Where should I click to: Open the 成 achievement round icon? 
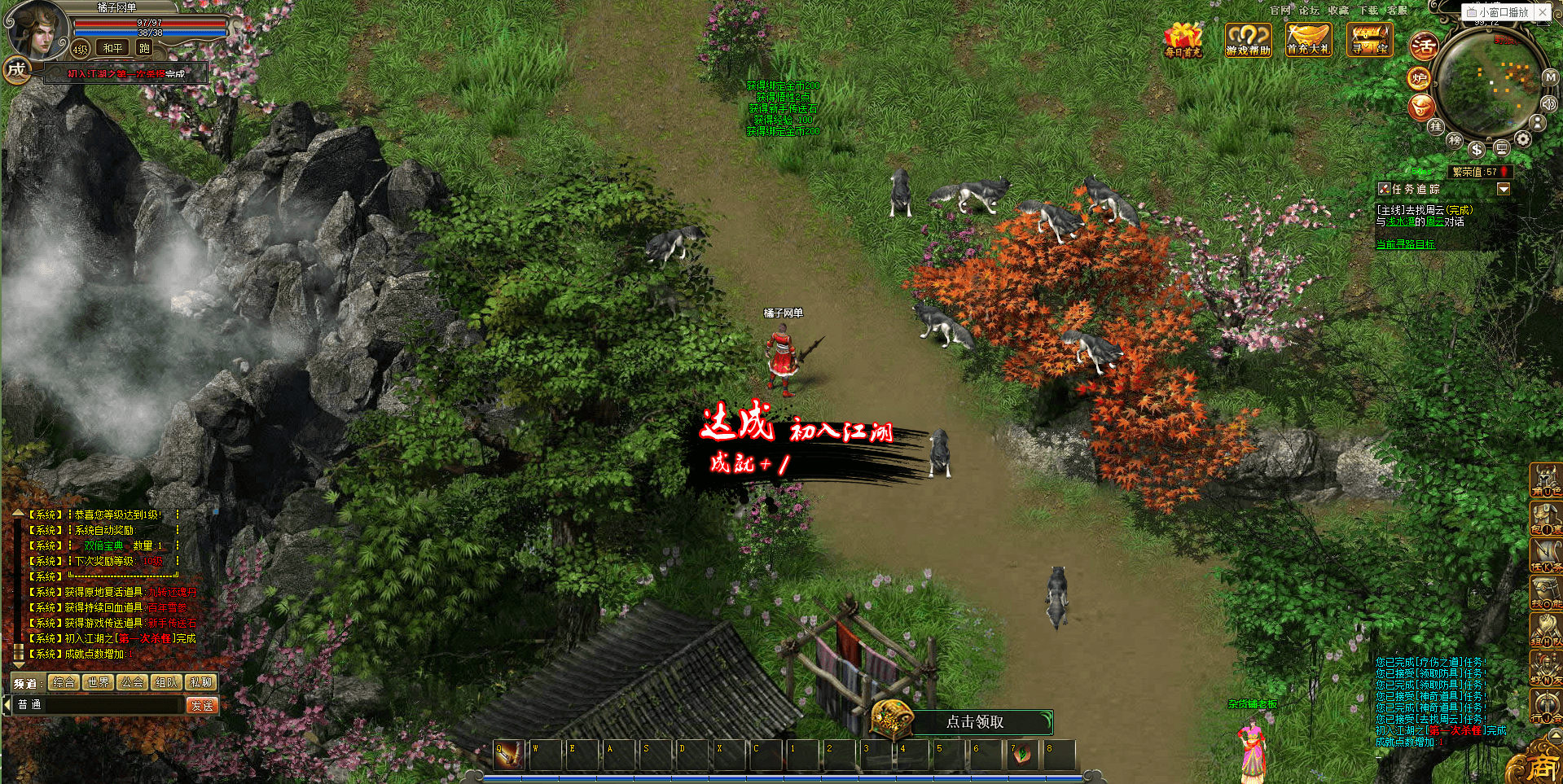point(16,70)
